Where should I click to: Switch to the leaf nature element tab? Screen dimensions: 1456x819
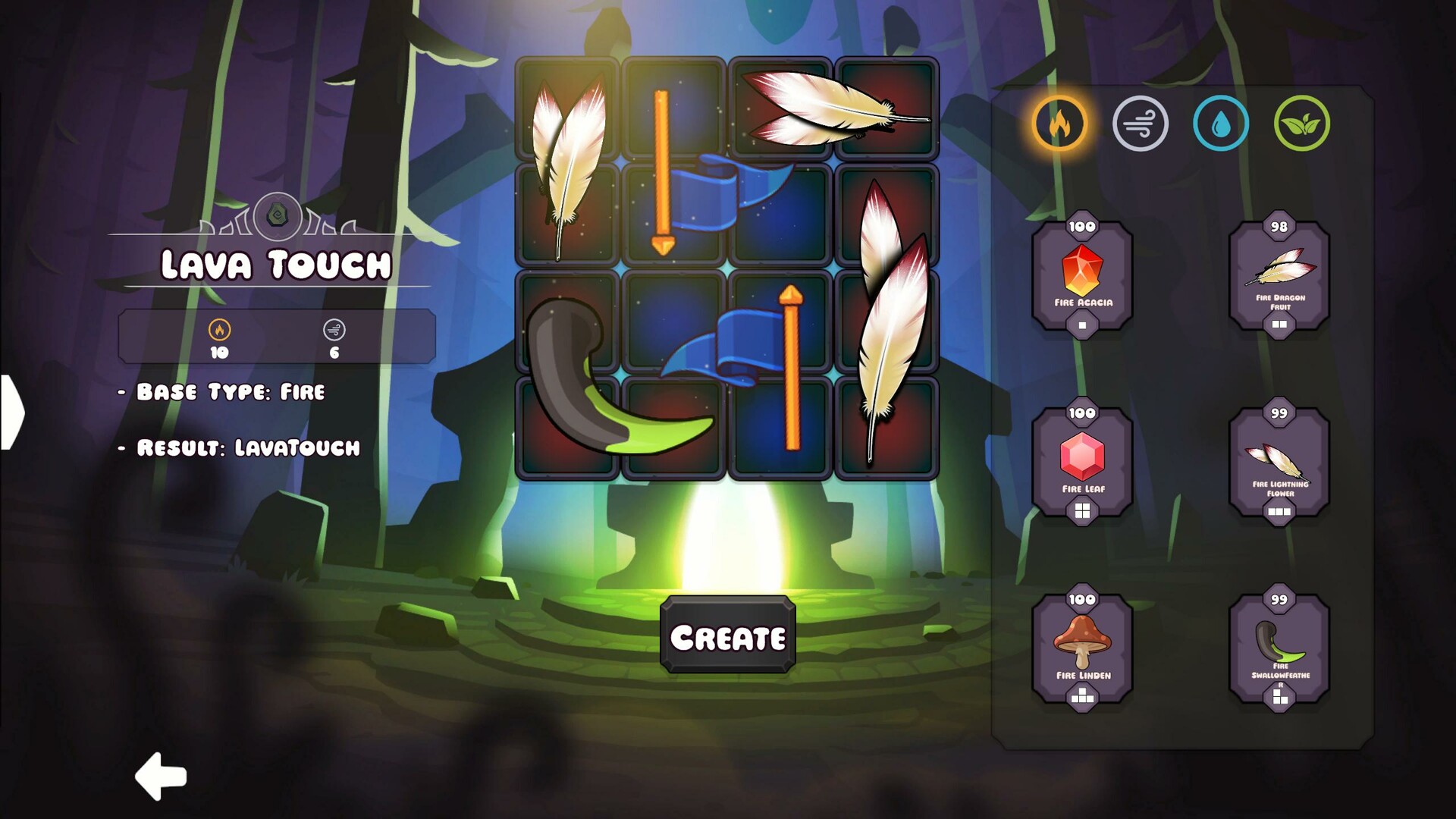[1301, 123]
